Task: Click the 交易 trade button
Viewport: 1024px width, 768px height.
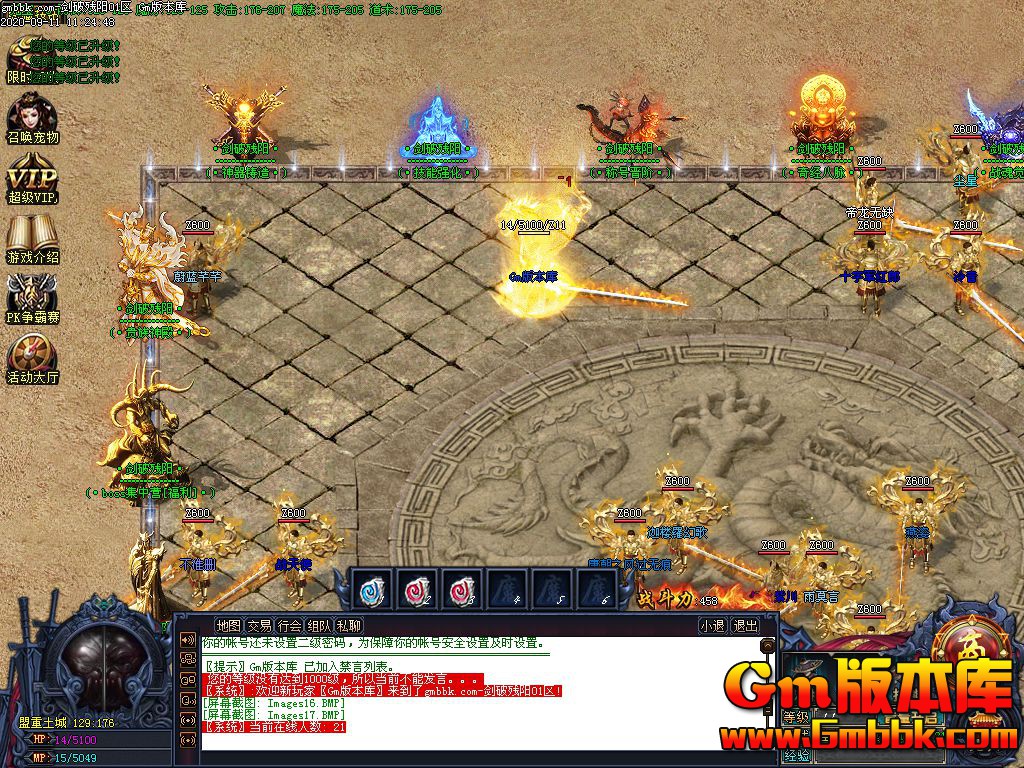Action: [260, 626]
